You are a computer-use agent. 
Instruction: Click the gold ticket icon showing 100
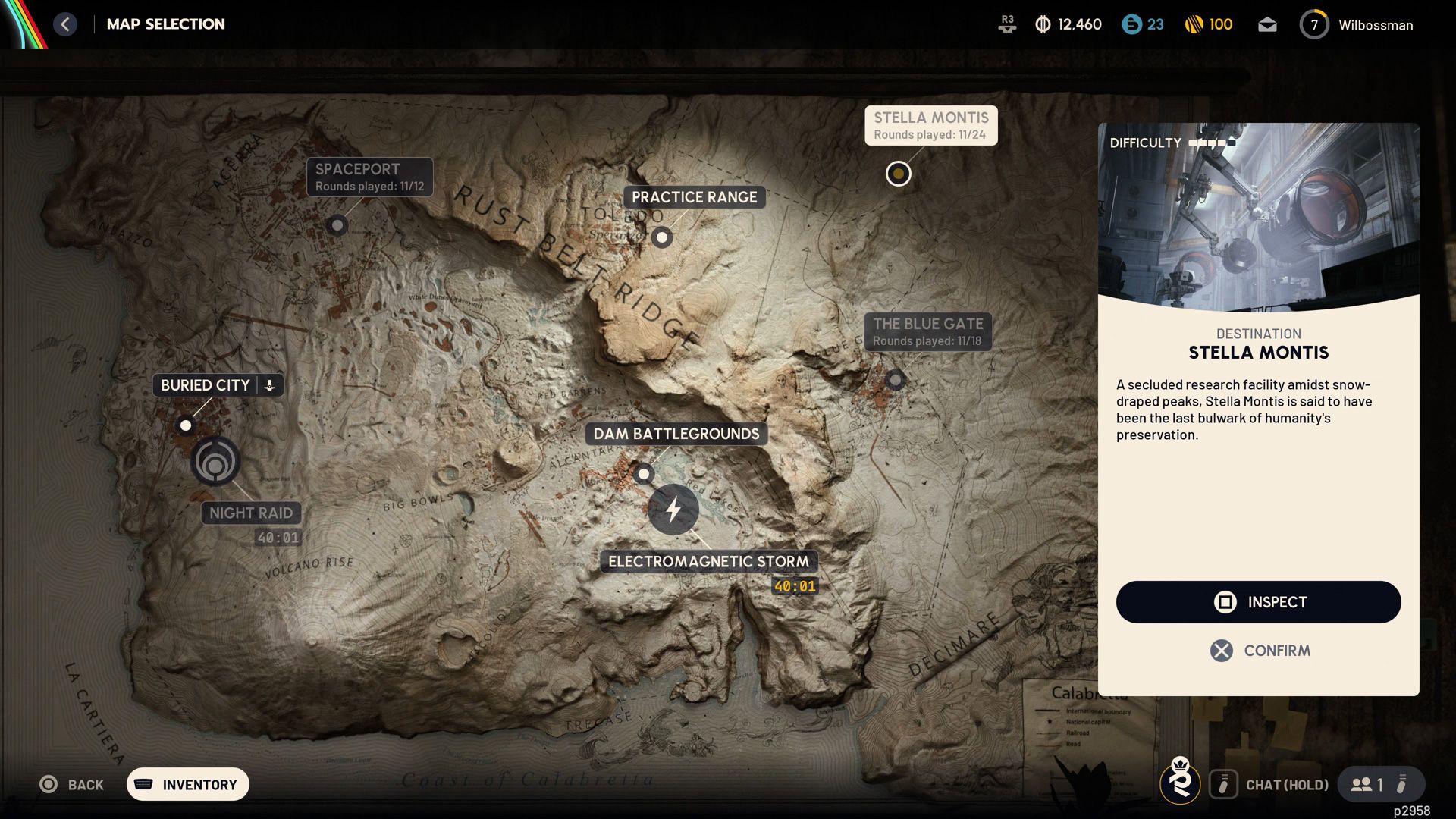1192,24
